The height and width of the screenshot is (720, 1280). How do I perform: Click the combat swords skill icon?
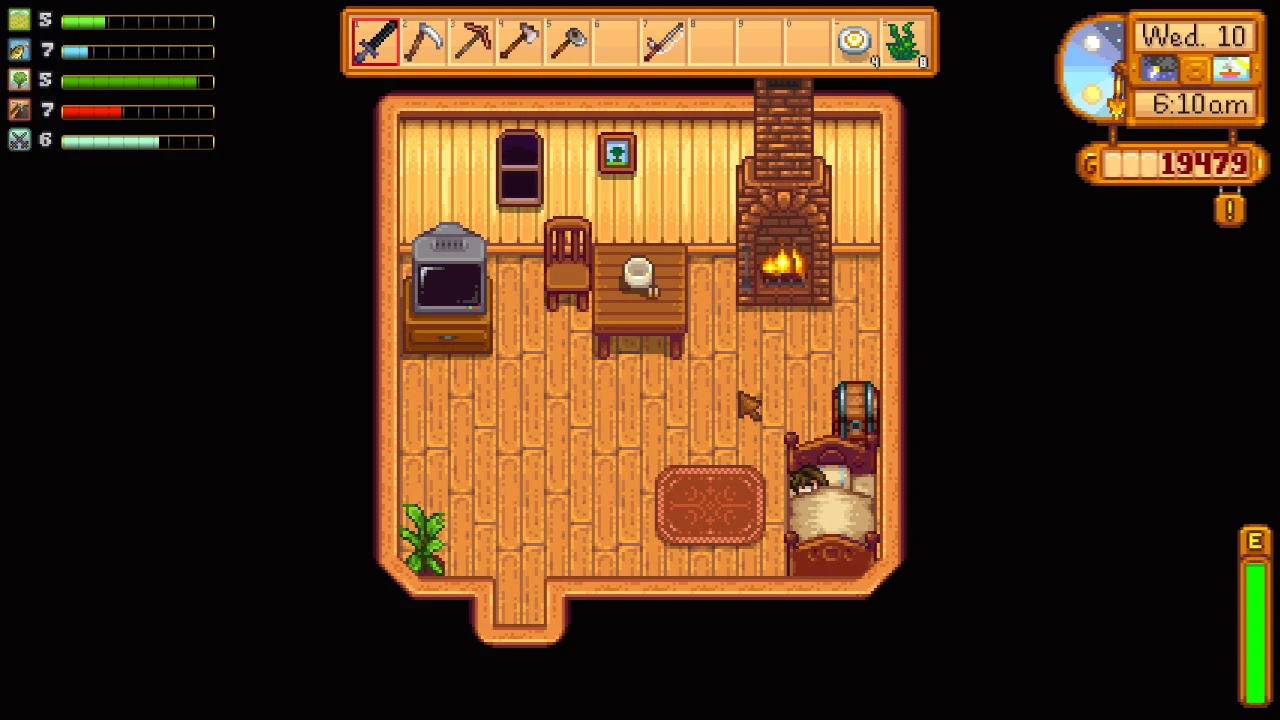click(20, 140)
